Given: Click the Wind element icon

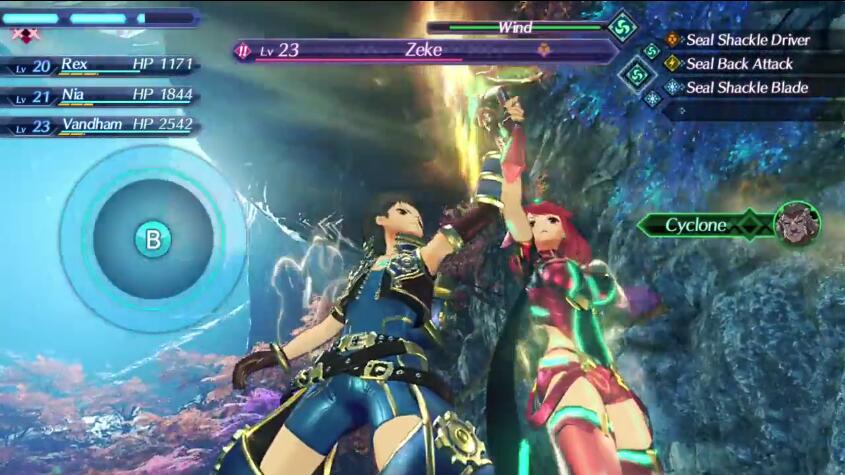Looking at the screenshot, I should (x=622, y=27).
